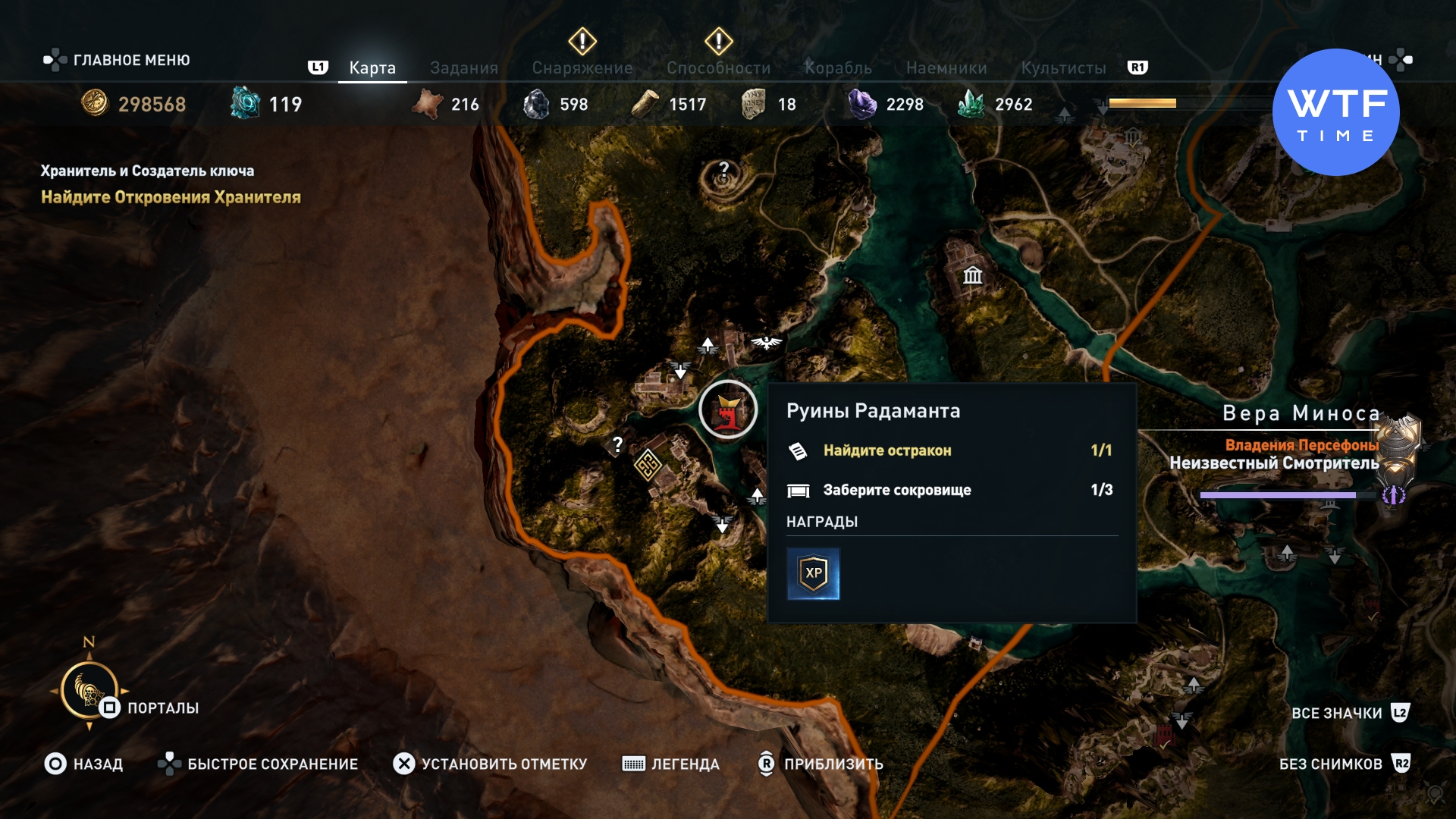
Task: Select the question mark above the spiral ruins
Action: tap(723, 169)
